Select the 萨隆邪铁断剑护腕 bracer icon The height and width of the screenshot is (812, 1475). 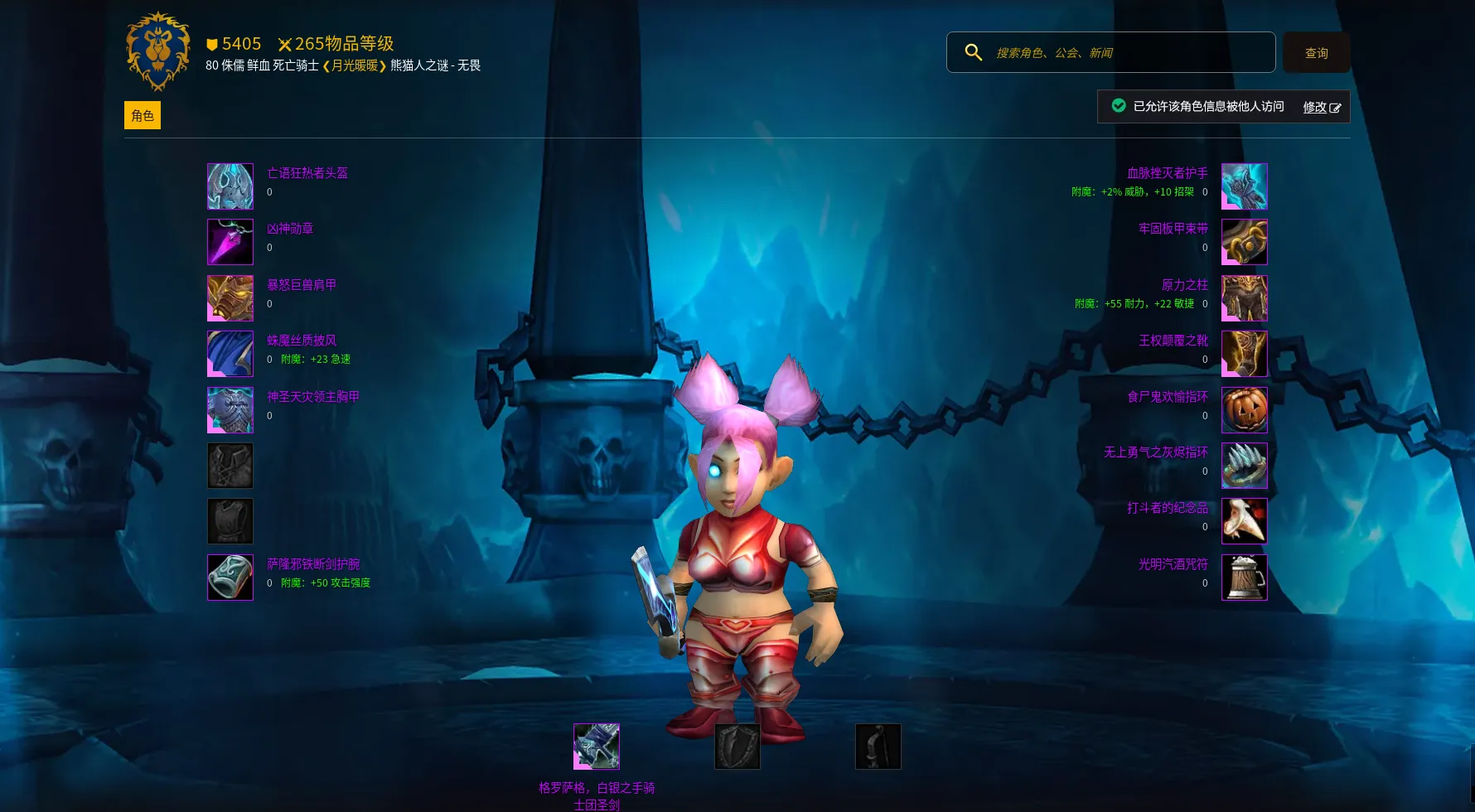tap(230, 578)
